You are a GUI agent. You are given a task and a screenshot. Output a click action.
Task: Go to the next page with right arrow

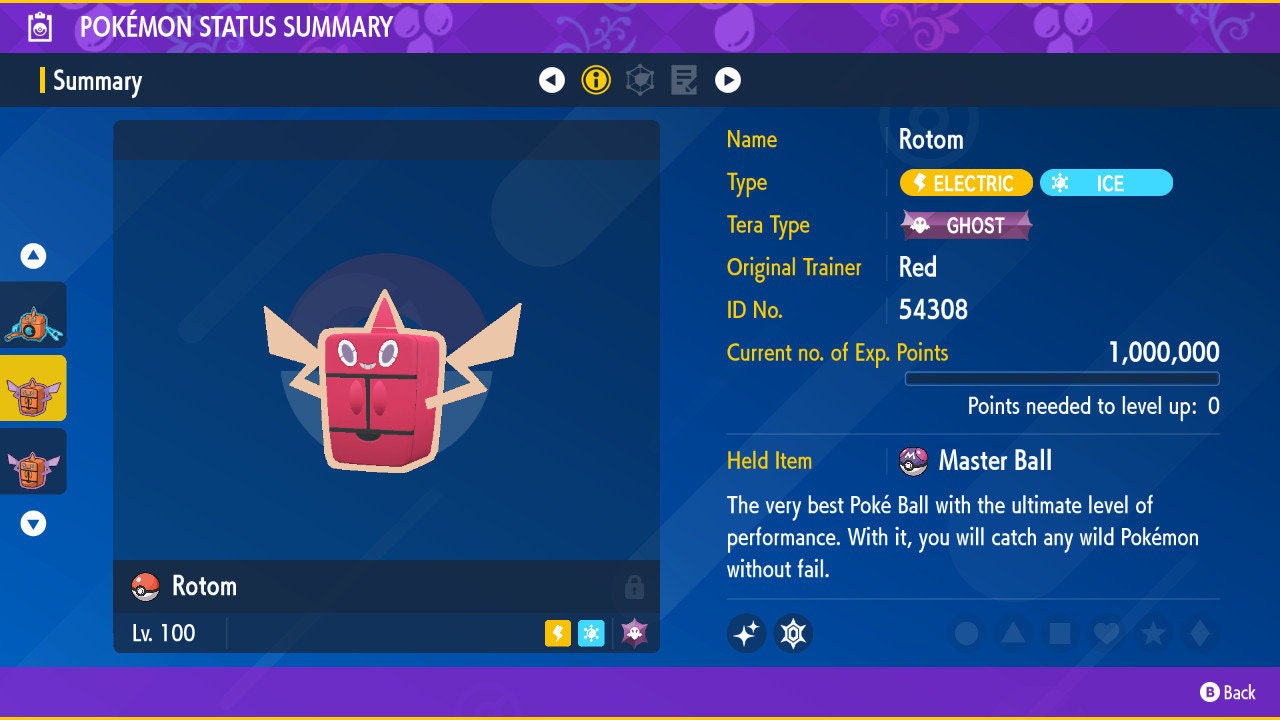(x=727, y=79)
